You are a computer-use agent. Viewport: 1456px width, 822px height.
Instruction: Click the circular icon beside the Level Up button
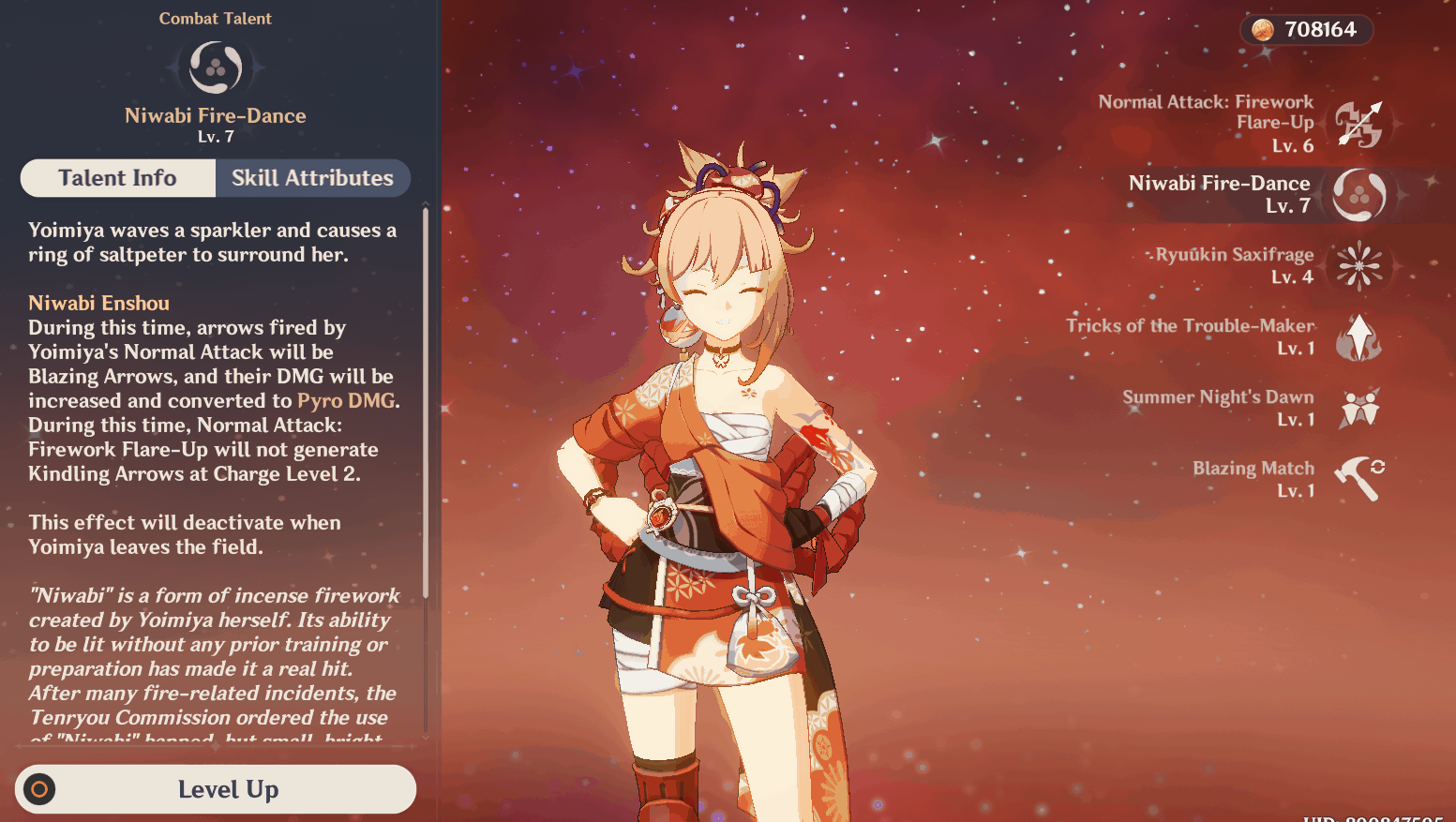pos(37,789)
